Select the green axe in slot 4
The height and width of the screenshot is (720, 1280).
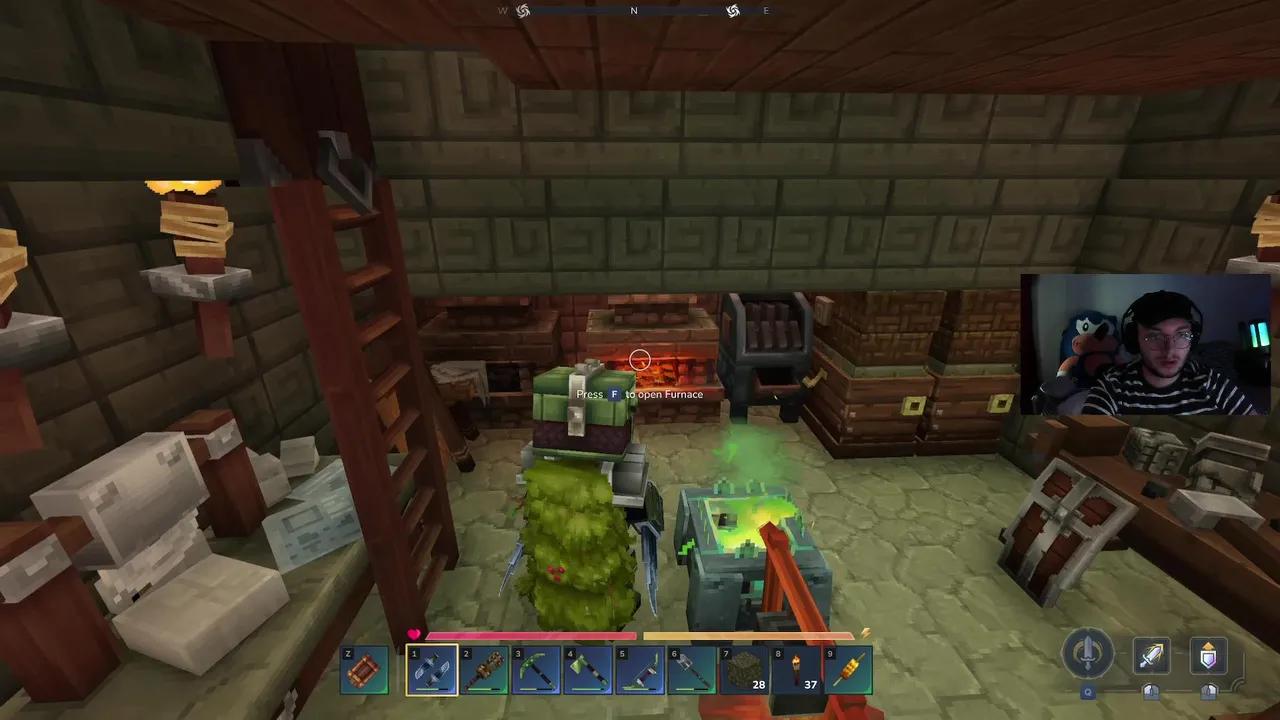click(x=587, y=668)
